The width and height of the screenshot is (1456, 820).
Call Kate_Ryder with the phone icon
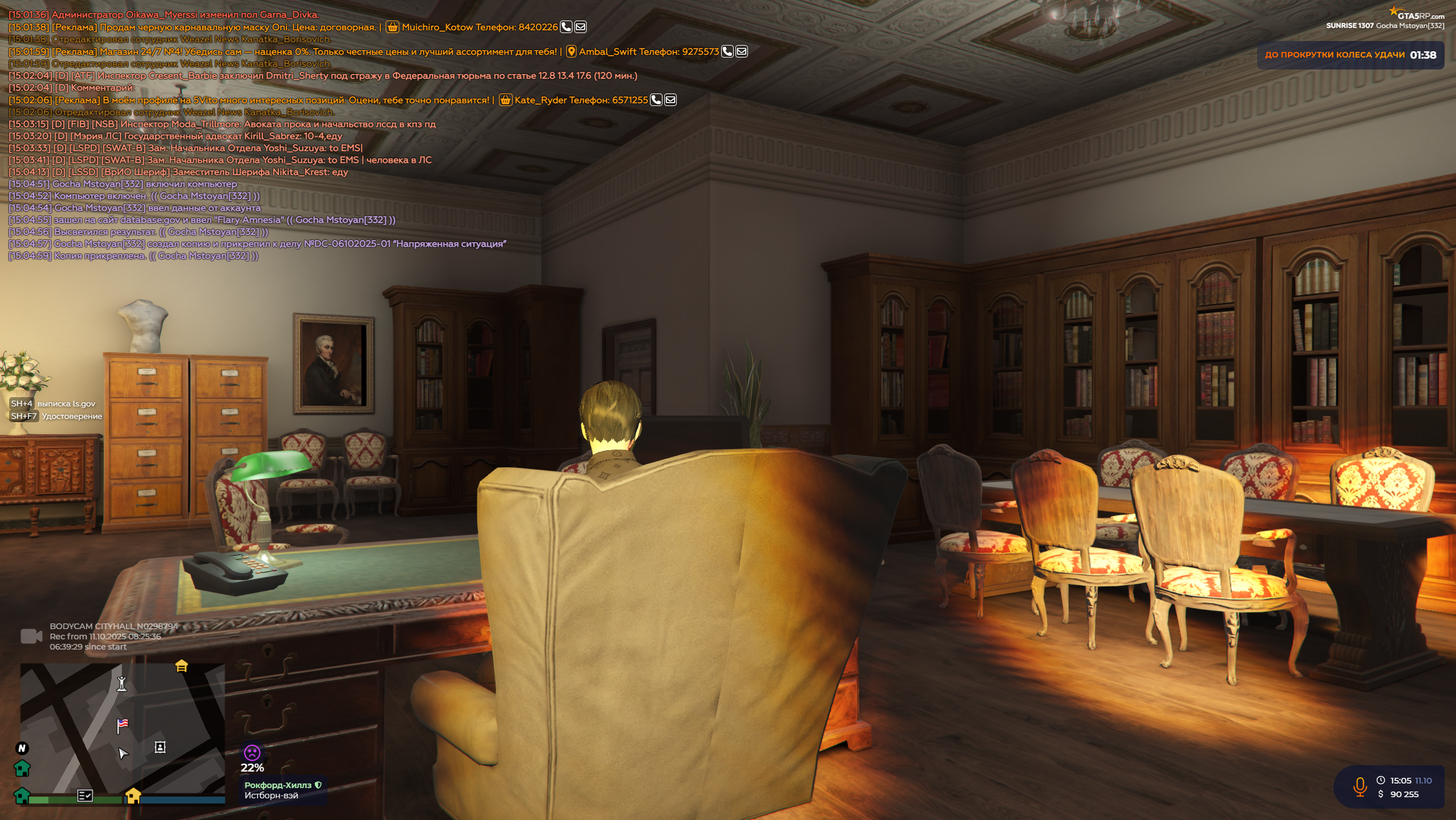click(656, 100)
